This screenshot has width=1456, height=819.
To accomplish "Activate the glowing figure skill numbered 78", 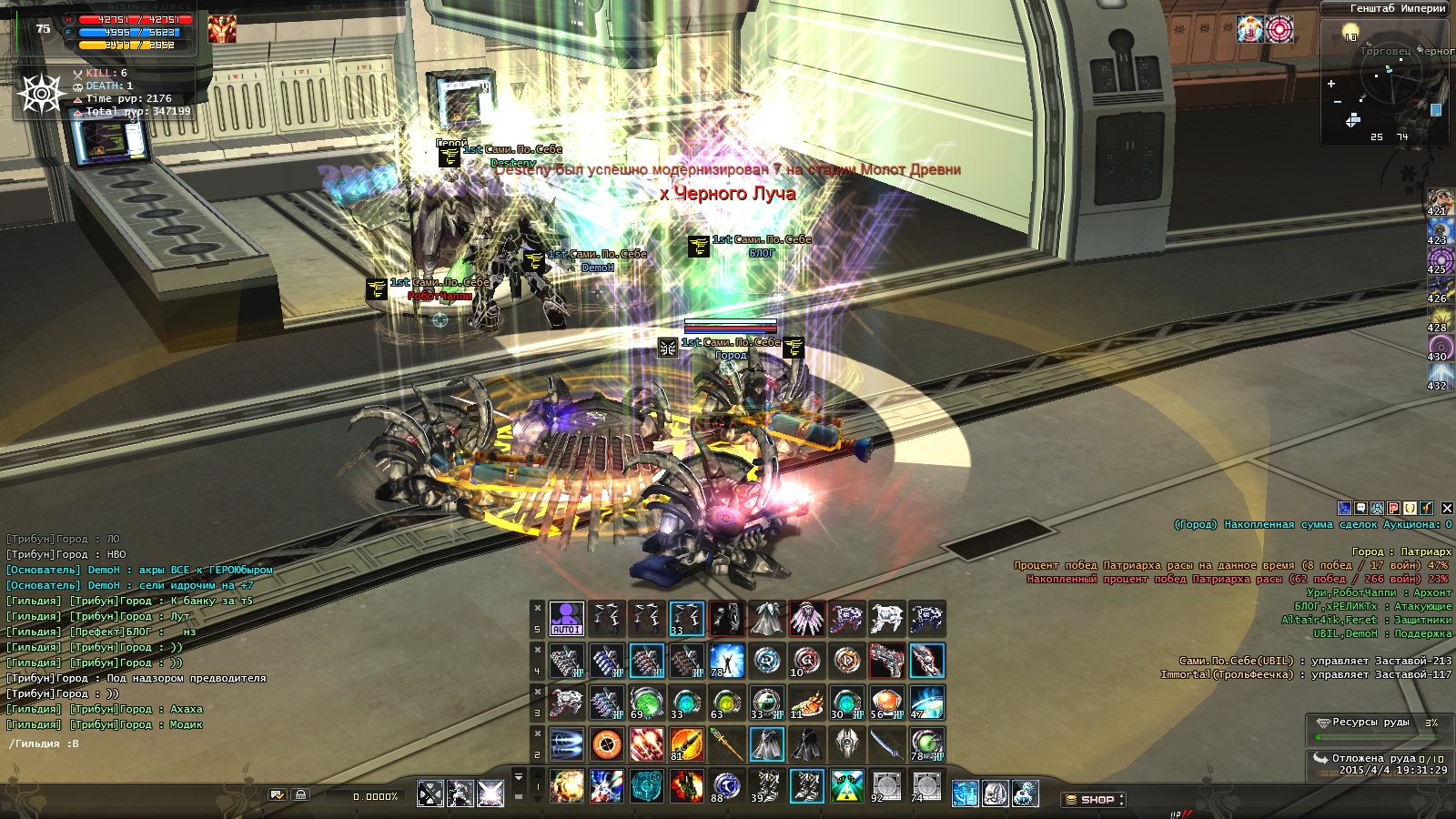I will pyautogui.click(x=726, y=661).
